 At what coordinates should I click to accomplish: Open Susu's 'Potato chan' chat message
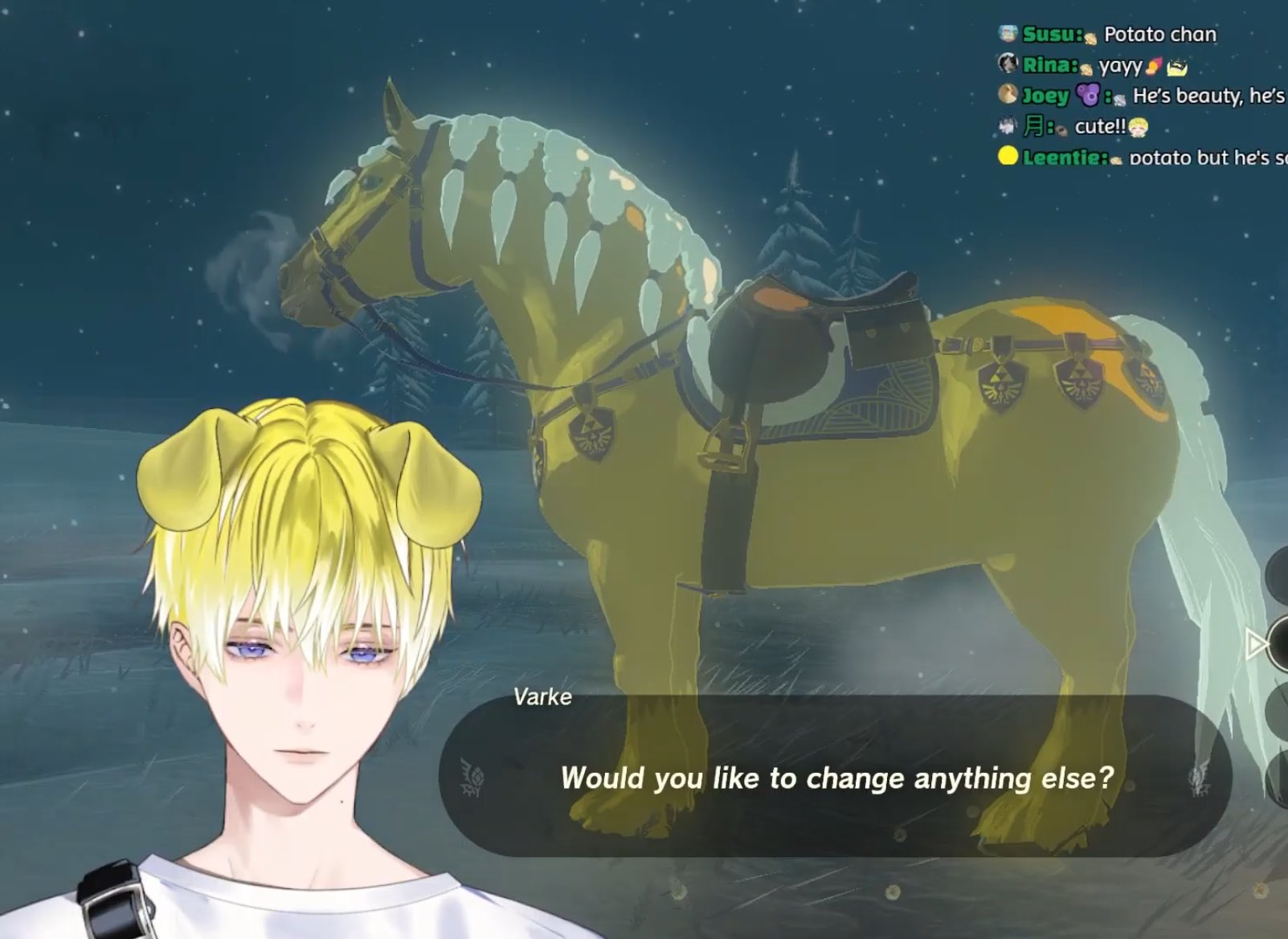tap(1159, 35)
